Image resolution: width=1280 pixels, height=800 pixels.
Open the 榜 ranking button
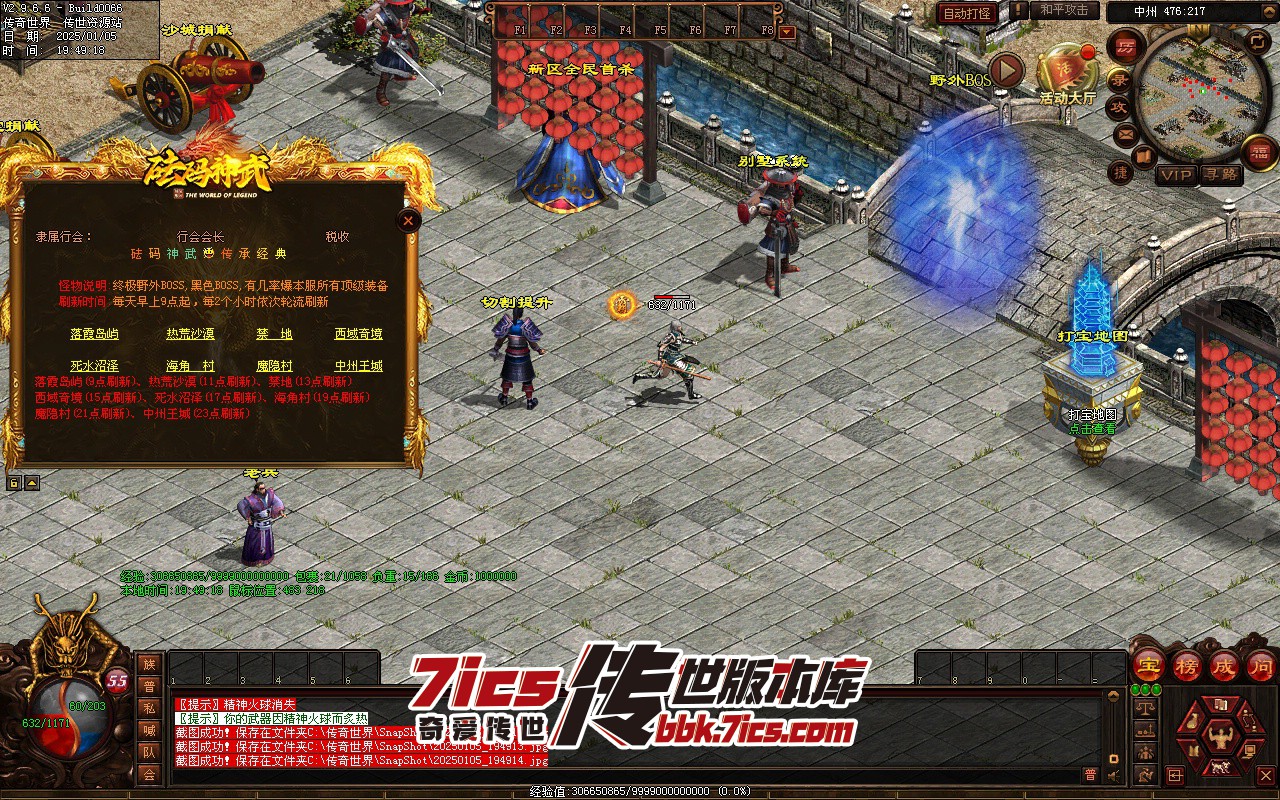coord(1187,666)
